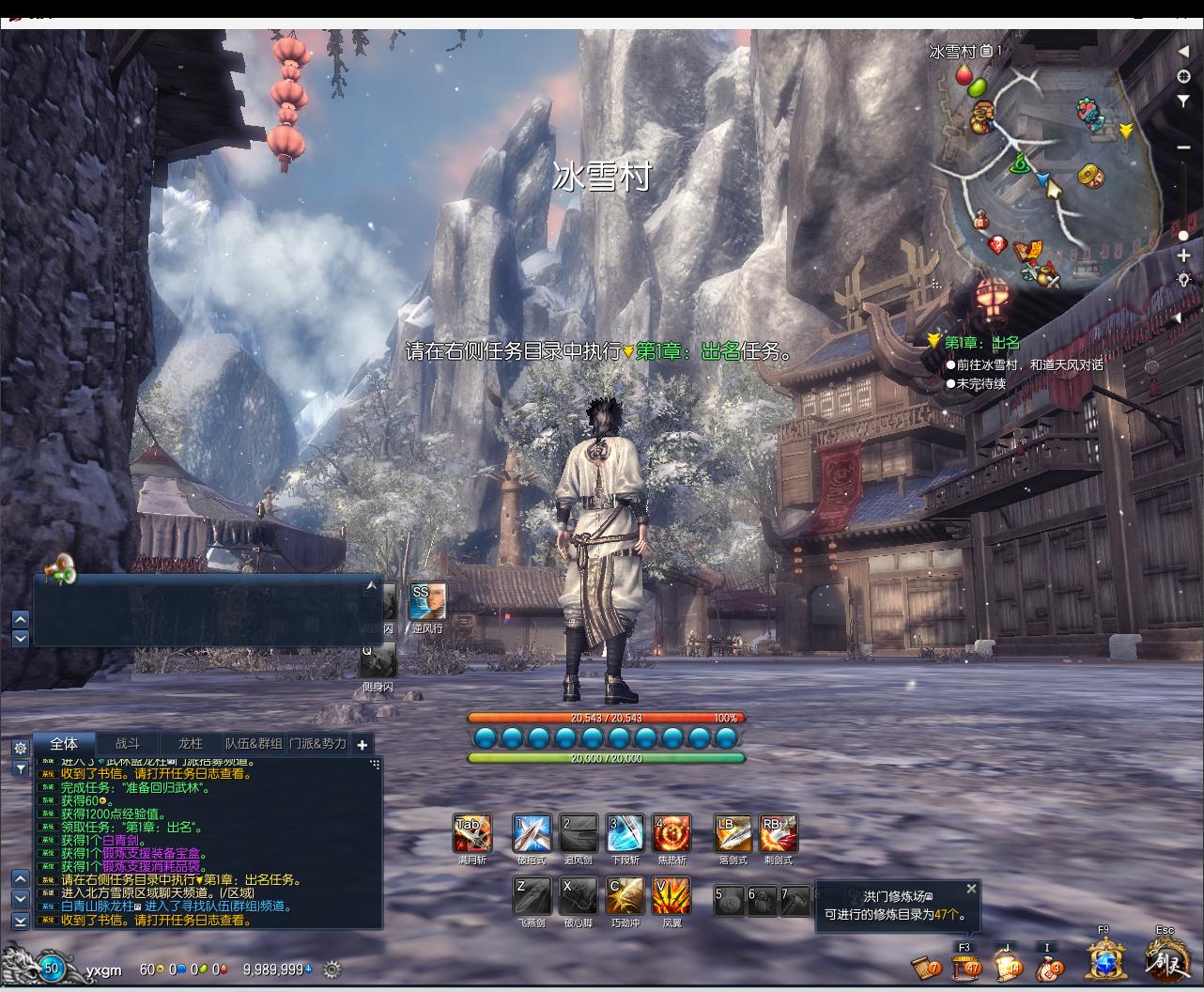Switch to the 战斗 chat tab
Viewport: 1204px width, 992px height.
click(128, 744)
